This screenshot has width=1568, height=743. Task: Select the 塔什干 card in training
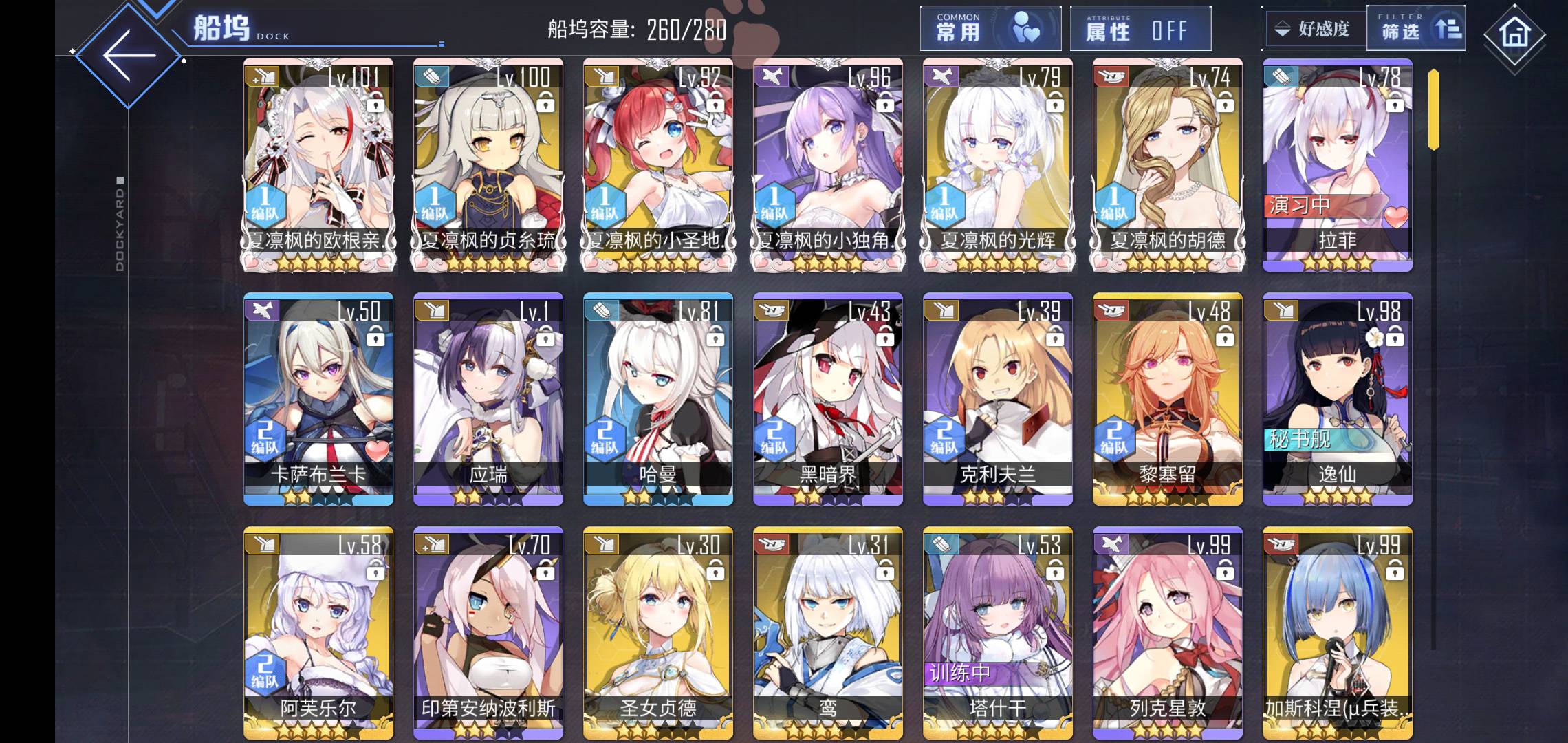pos(998,633)
